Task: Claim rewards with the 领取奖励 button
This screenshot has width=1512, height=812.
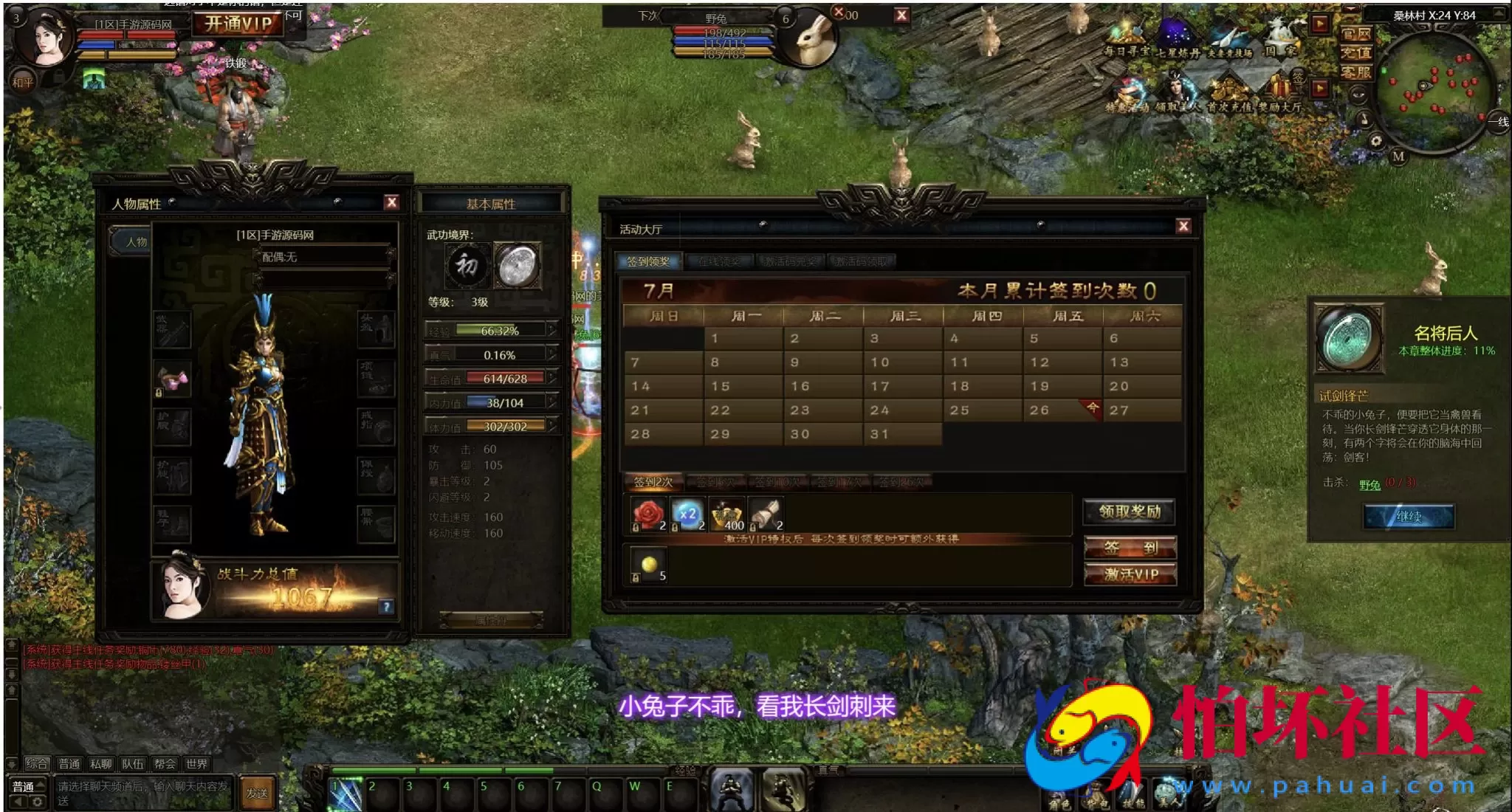Action: [x=1130, y=512]
